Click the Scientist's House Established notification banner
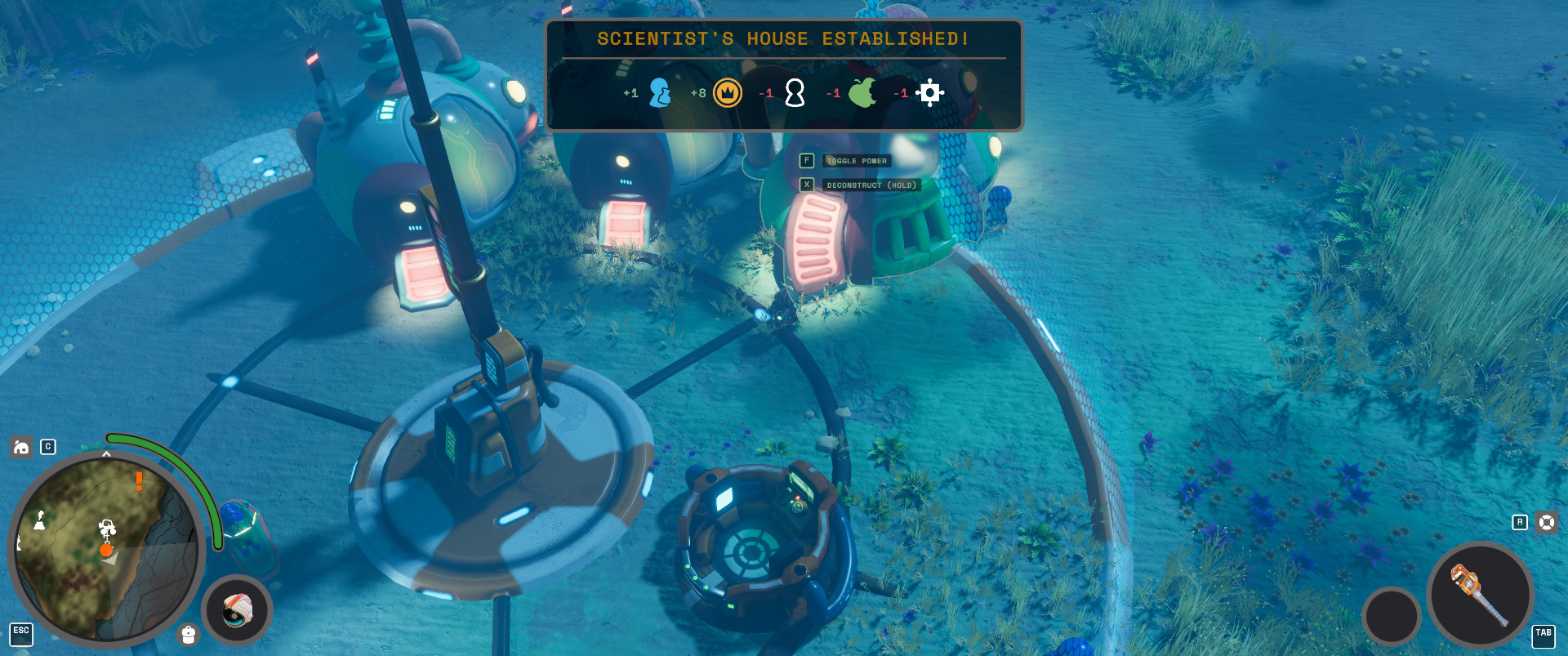The width and height of the screenshot is (1568, 656). [783, 75]
